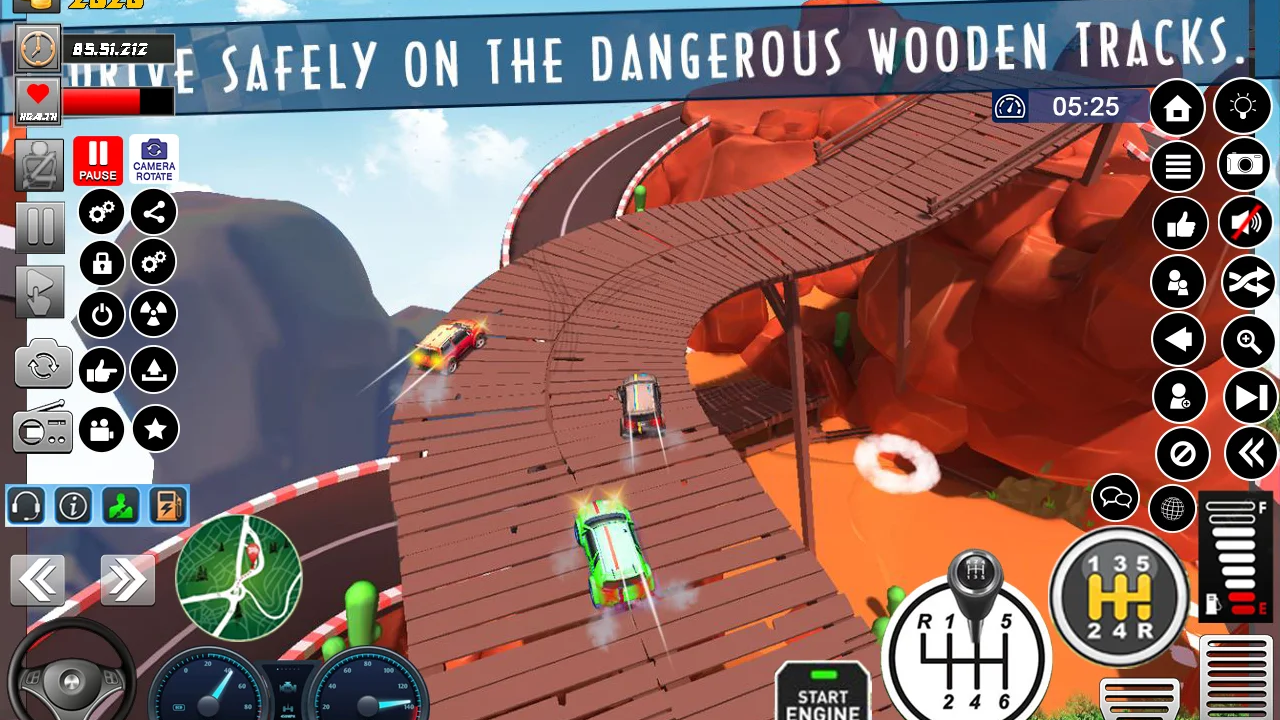Select the Camera Rotate tool
The width and height of the screenshot is (1280, 720).
153,159
